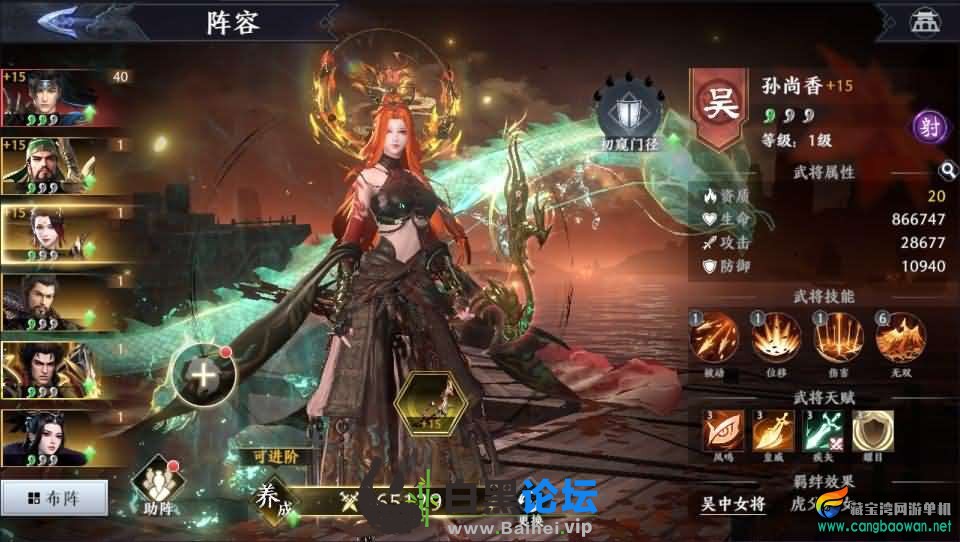Inspect the 凤鸣 talent icon
This screenshot has width=960, height=542.
[720, 432]
